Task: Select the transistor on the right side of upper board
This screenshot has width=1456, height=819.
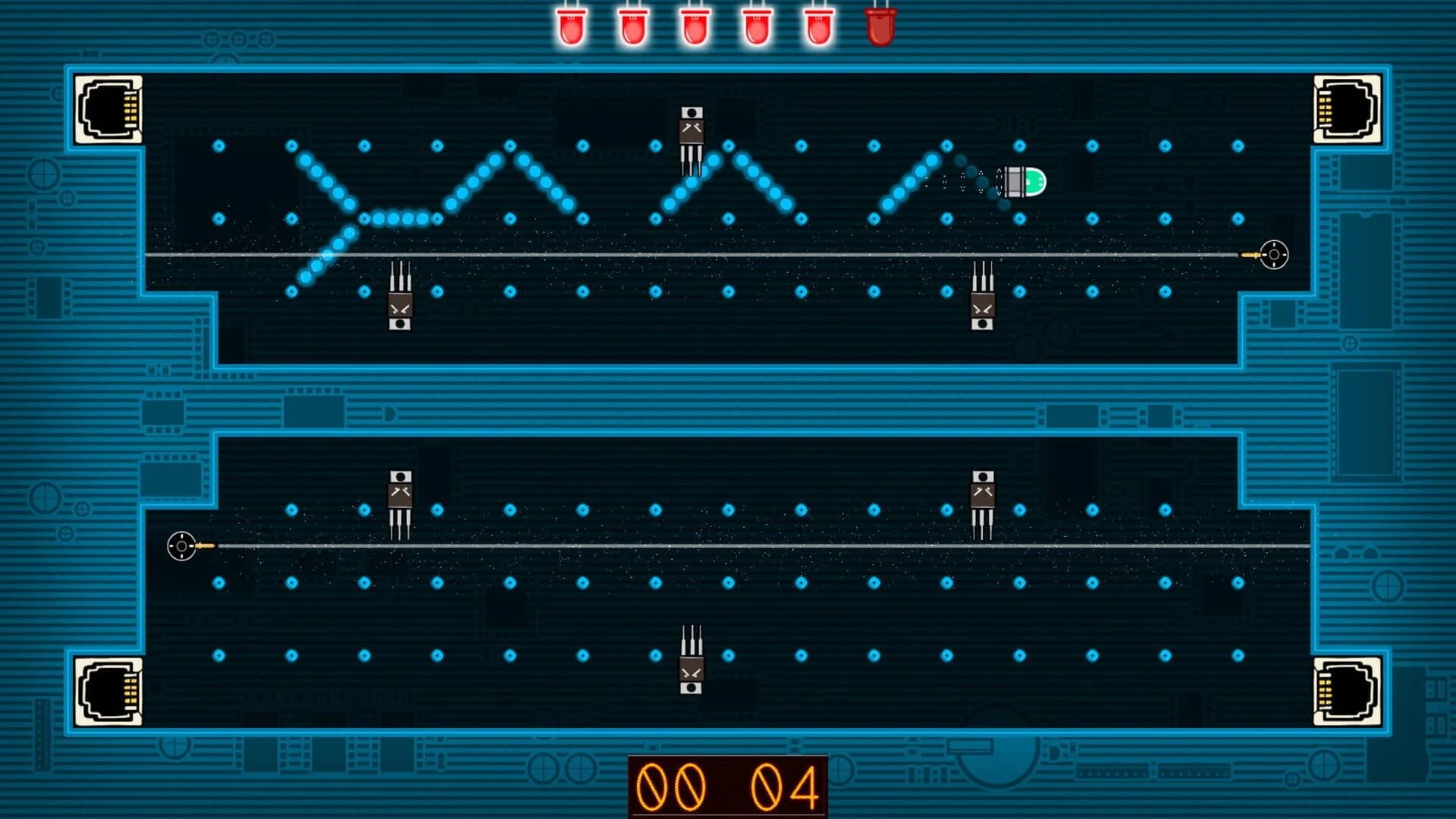Action: point(984,306)
